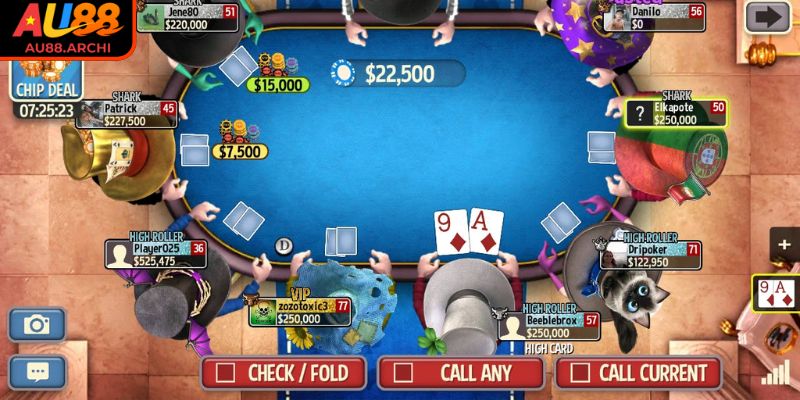The height and width of the screenshot is (400, 800).
Task: Open Elkapote's player info panel
Action: pos(676,112)
